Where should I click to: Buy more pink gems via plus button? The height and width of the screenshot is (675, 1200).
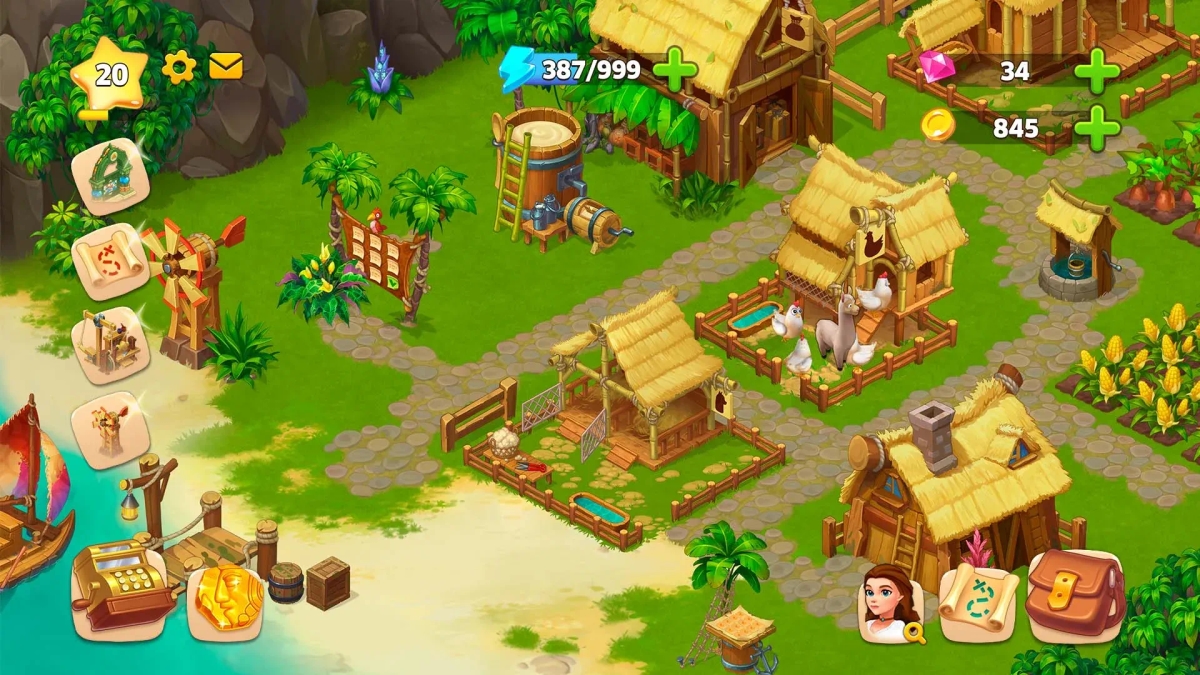tap(1097, 71)
